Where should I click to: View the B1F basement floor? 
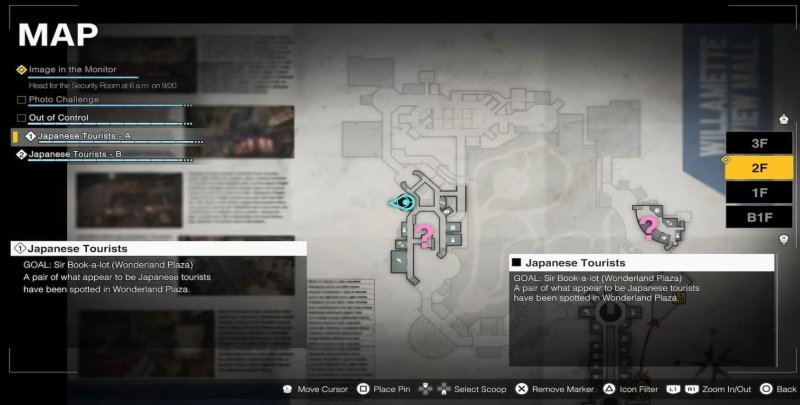click(x=758, y=215)
